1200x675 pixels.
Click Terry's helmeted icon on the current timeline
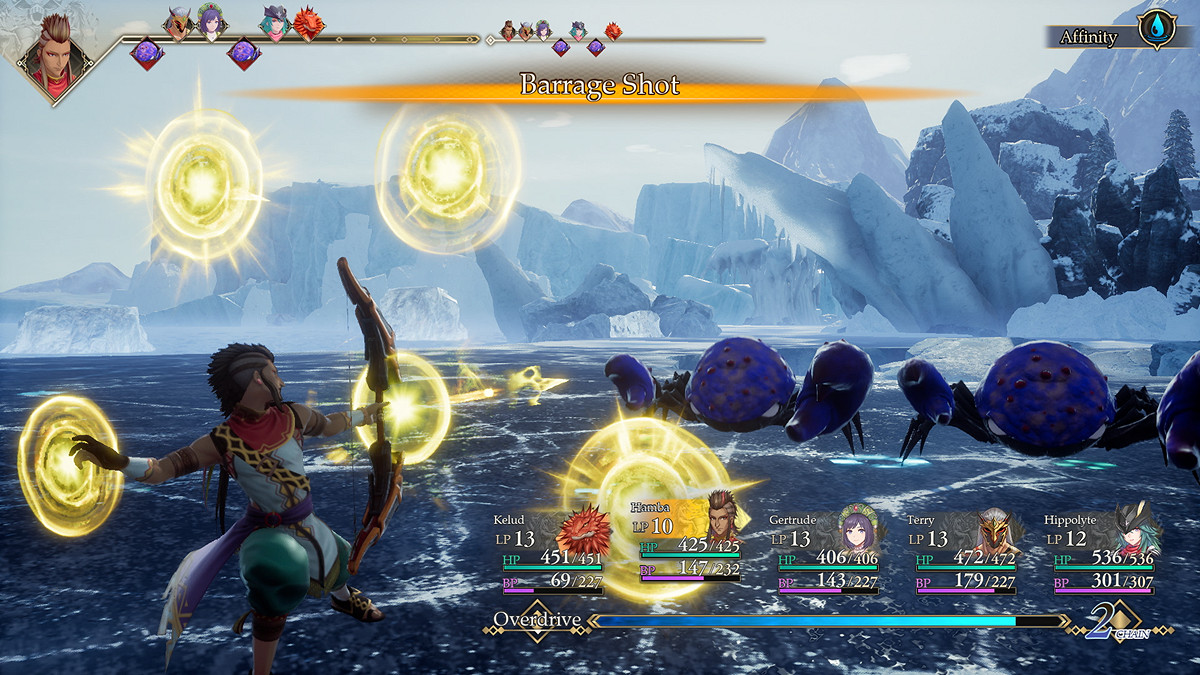tap(178, 24)
